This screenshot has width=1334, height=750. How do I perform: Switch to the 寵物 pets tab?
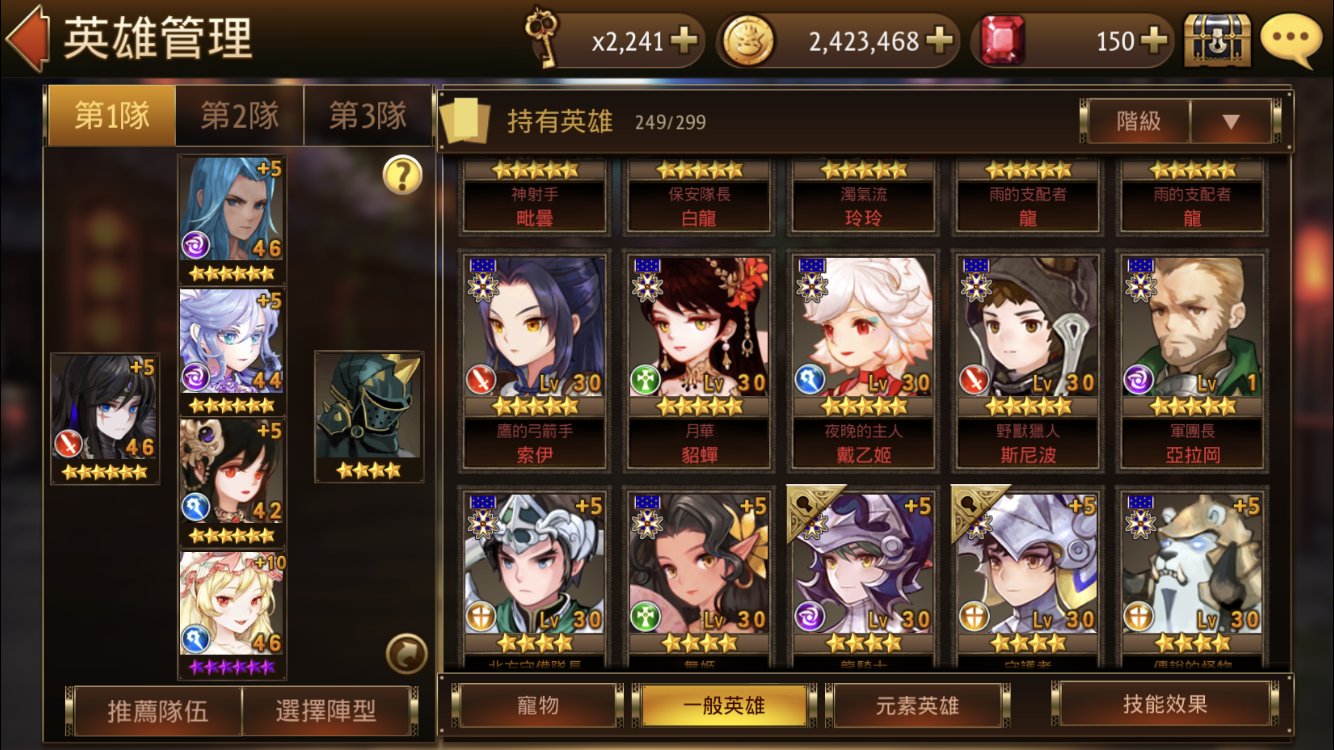coord(537,705)
